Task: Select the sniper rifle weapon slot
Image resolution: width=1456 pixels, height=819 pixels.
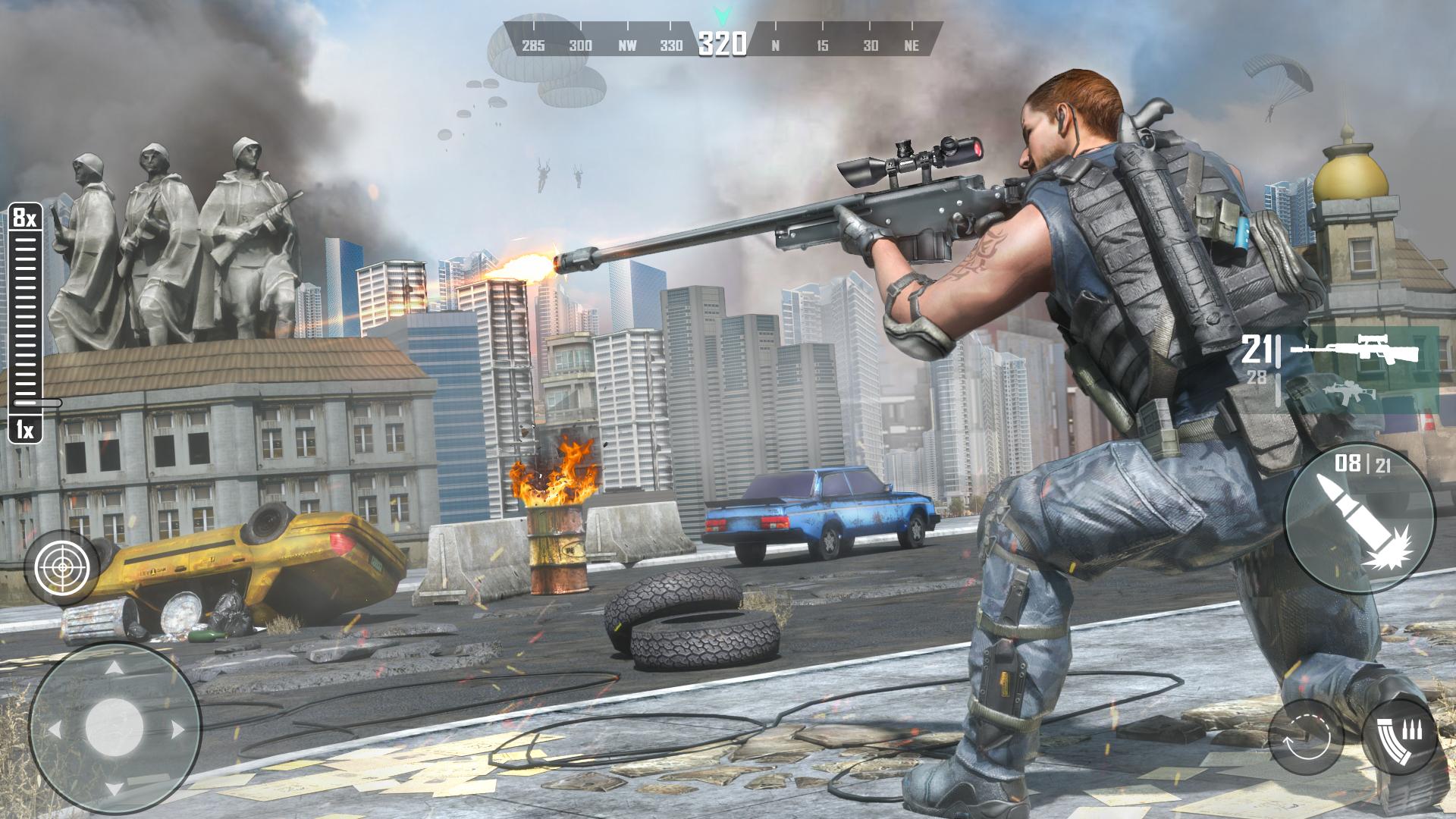Action: click(1354, 351)
